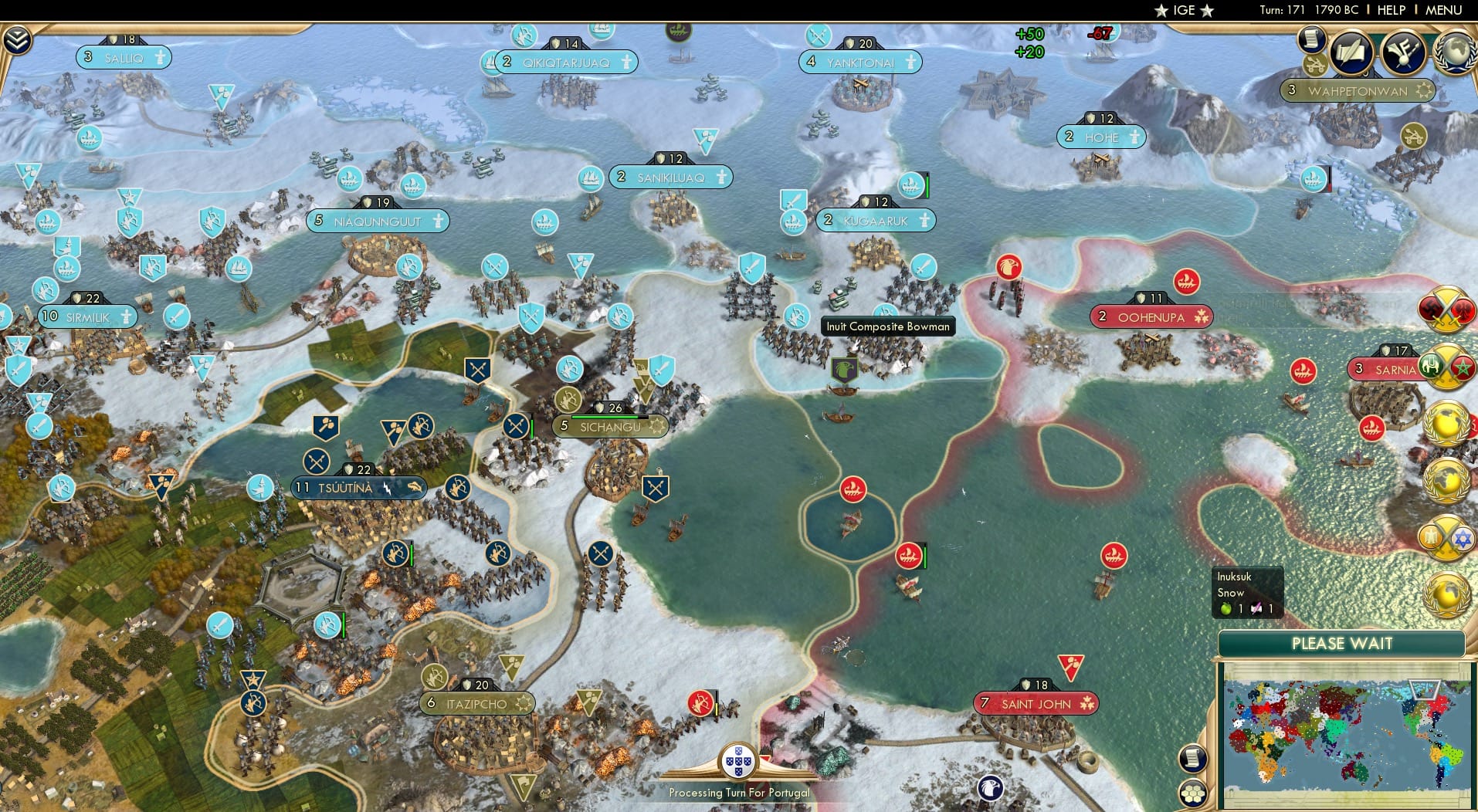Select the Saint John city banner
This screenshot has width=1478, height=812.
[x=1035, y=703]
